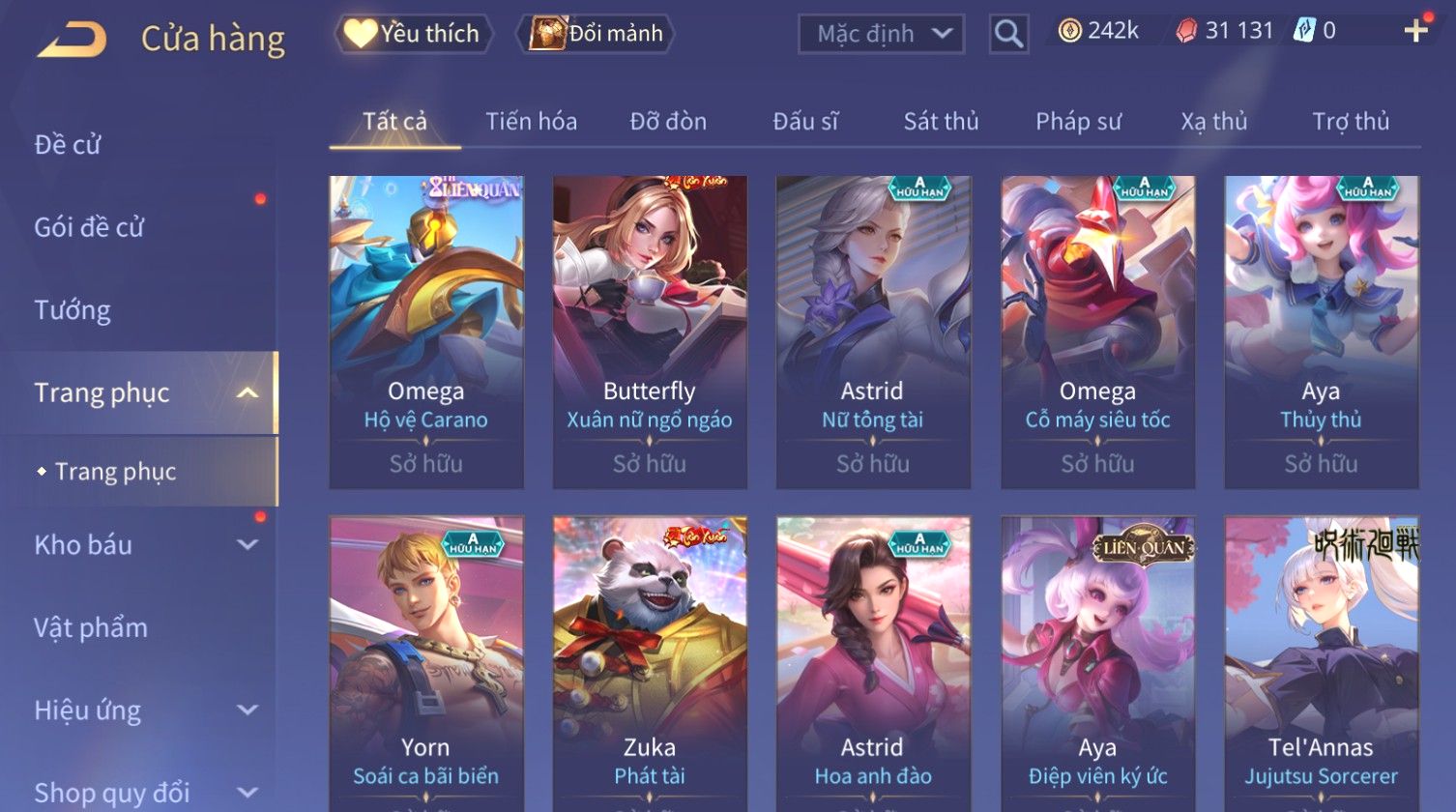
Task: Filter skins by Pháp sư
Action: click(x=1078, y=122)
